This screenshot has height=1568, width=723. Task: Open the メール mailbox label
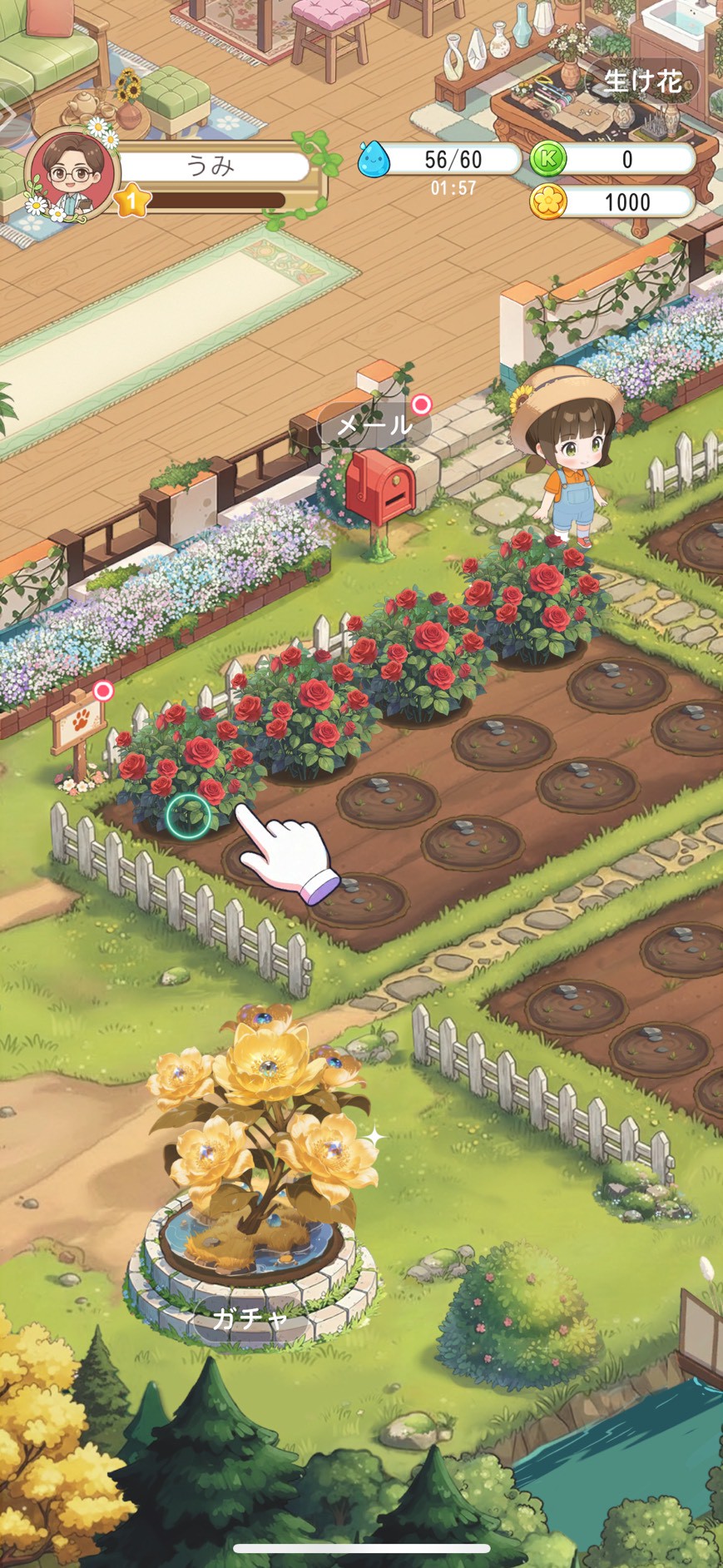374,426
